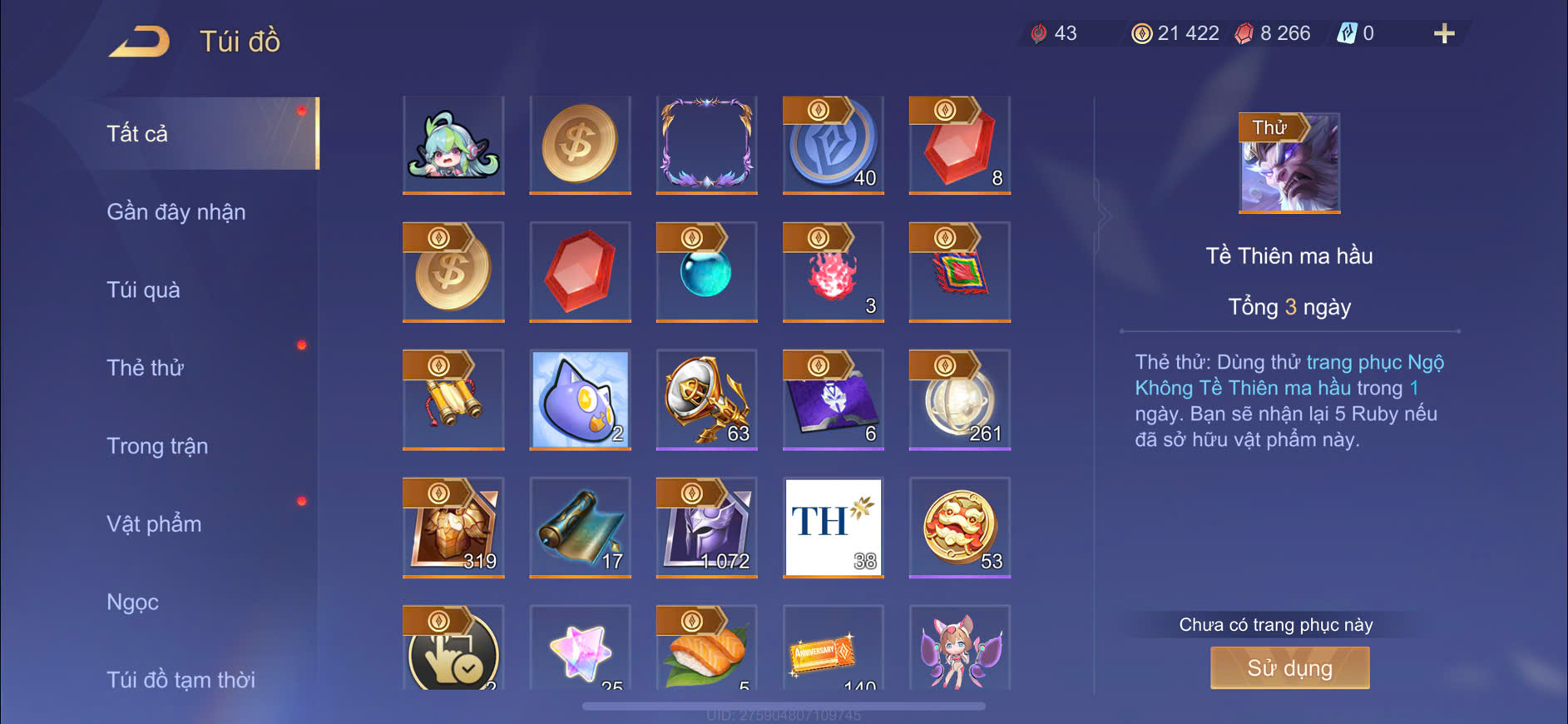The width and height of the screenshot is (1568, 724).
Task: Select the golden lion coin item
Action: [x=959, y=528]
